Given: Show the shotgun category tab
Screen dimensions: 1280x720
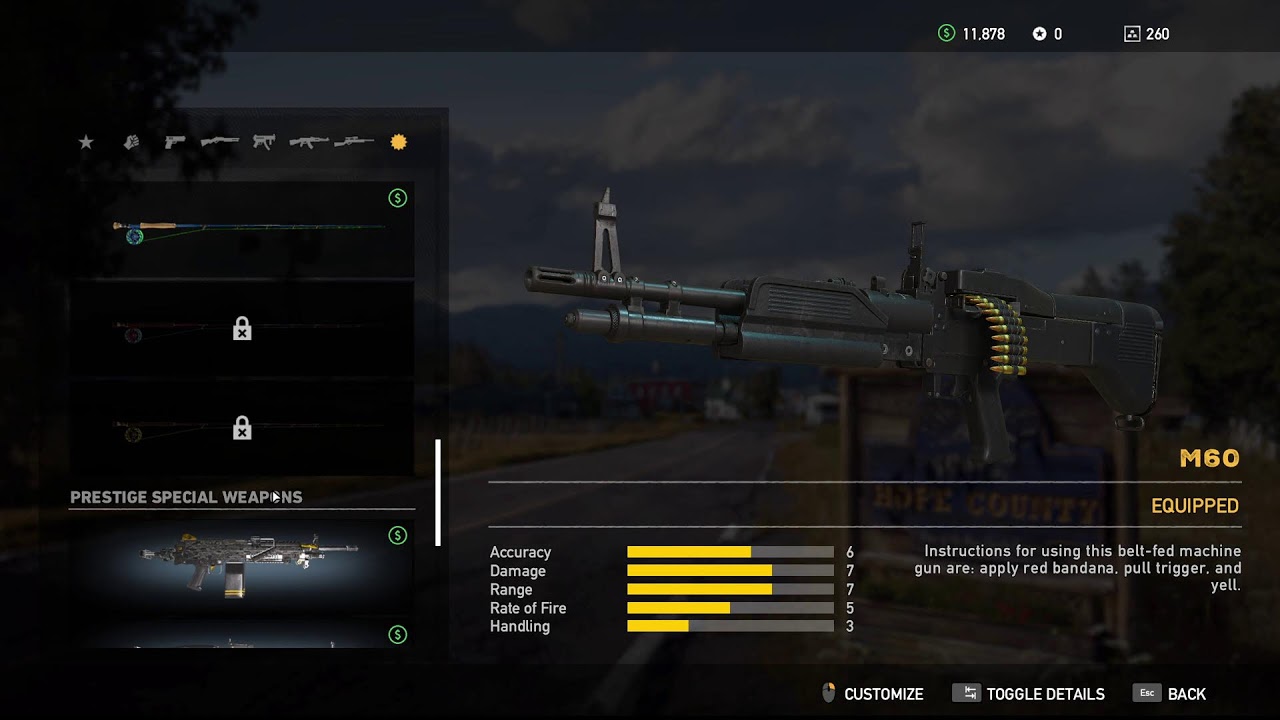Looking at the screenshot, I should [219, 143].
